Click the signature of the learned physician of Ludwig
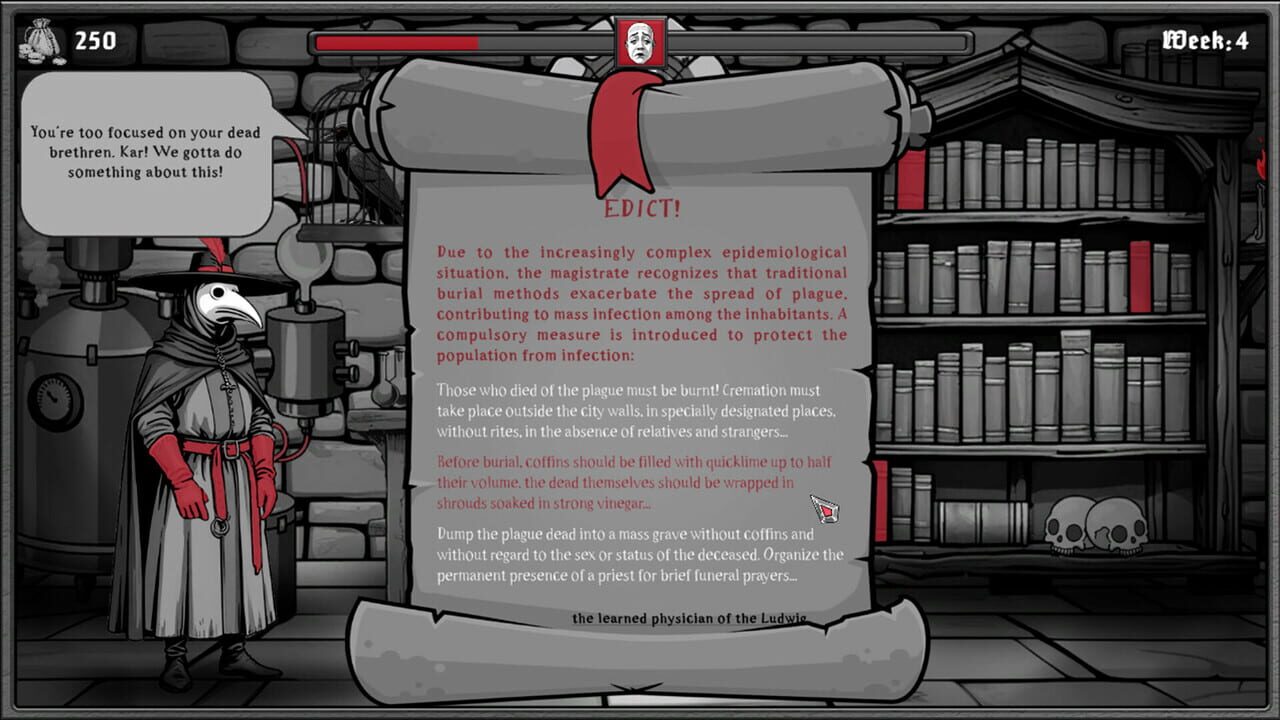The width and height of the screenshot is (1280, 720). [688, 619]
